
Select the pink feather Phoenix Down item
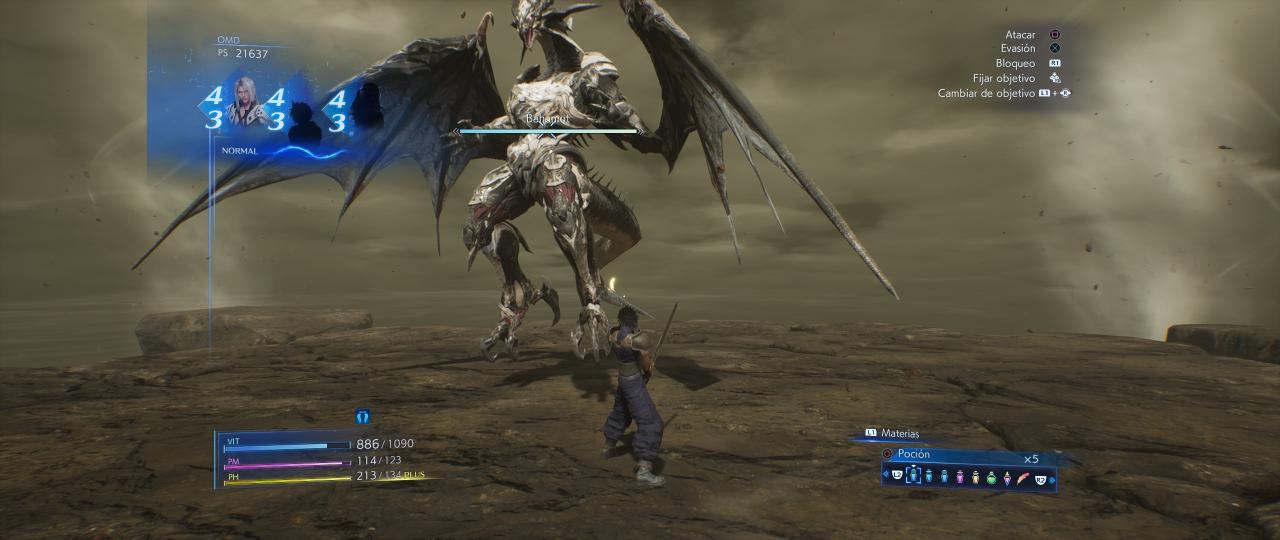click(x=1023, y=477)
